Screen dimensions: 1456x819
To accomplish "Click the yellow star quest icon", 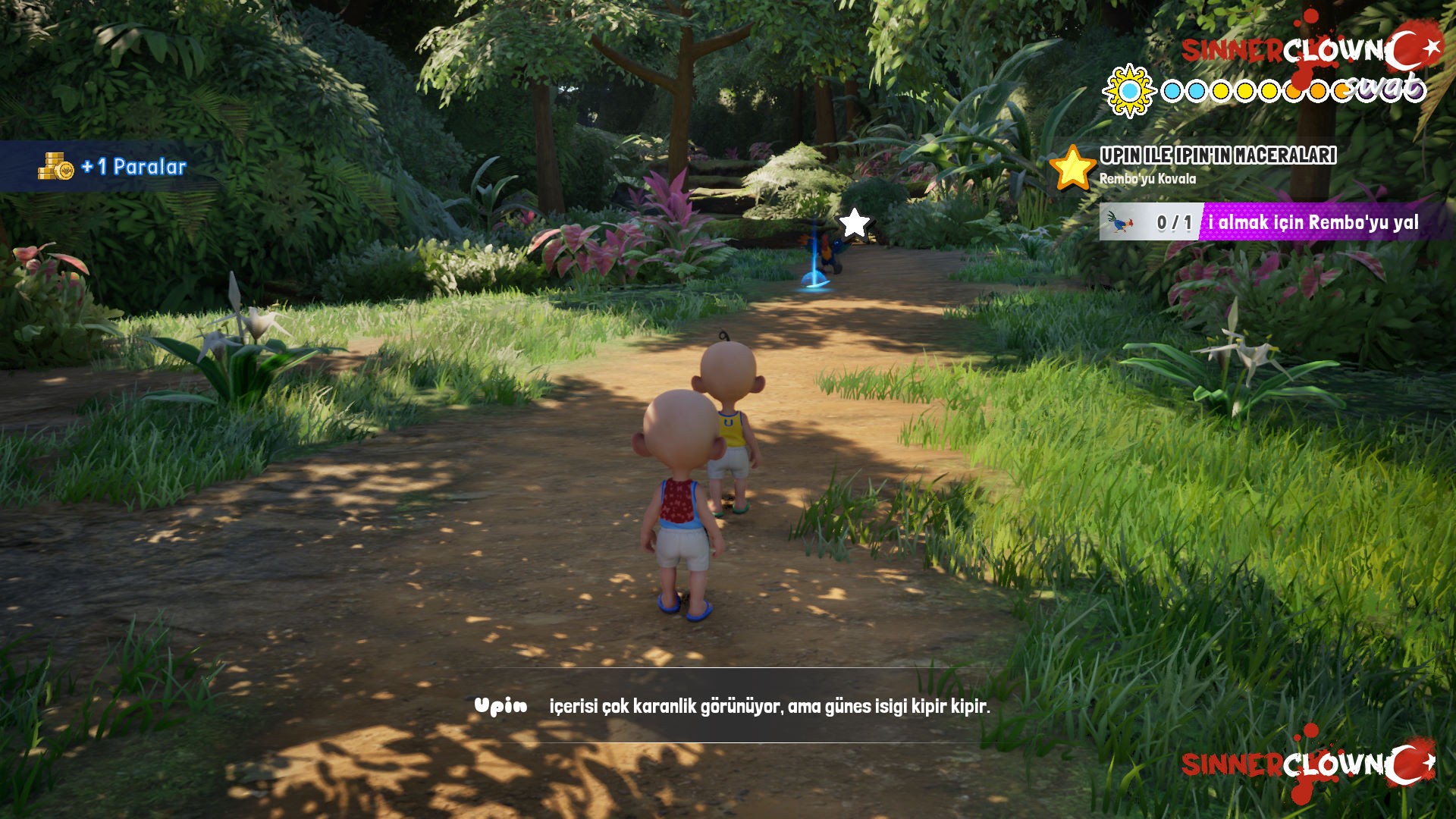I will (1072, 168).
